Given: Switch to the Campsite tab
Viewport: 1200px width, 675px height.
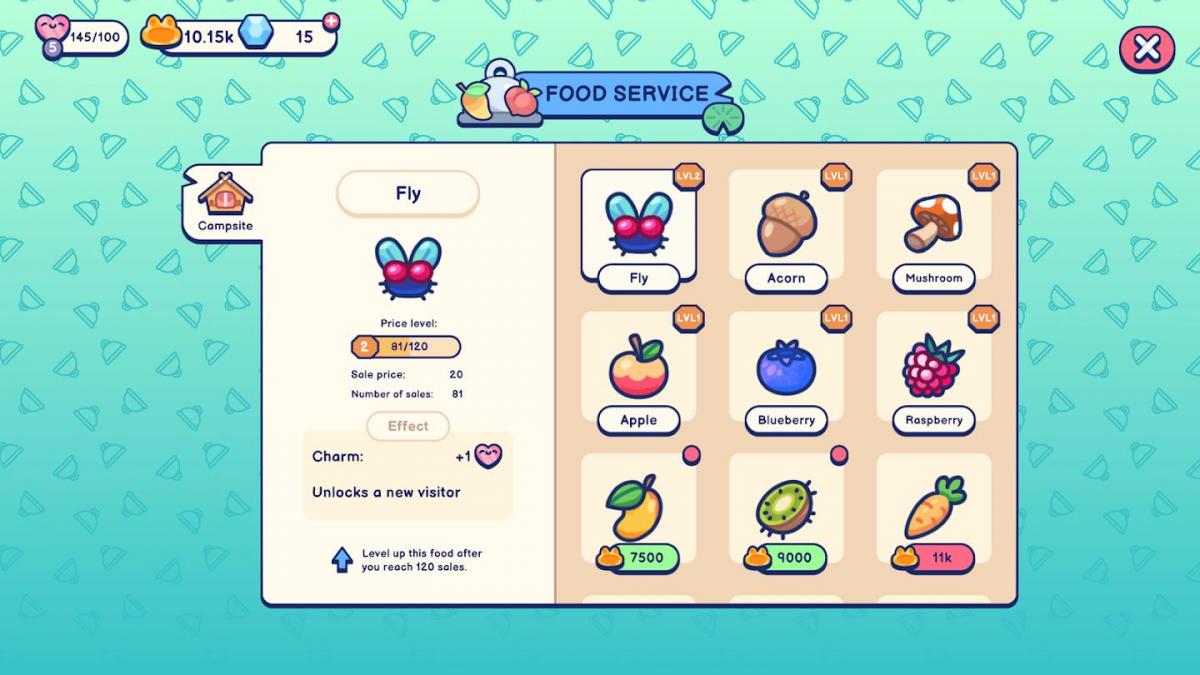Looking at the screenshot, I should (x=225, y=202).
